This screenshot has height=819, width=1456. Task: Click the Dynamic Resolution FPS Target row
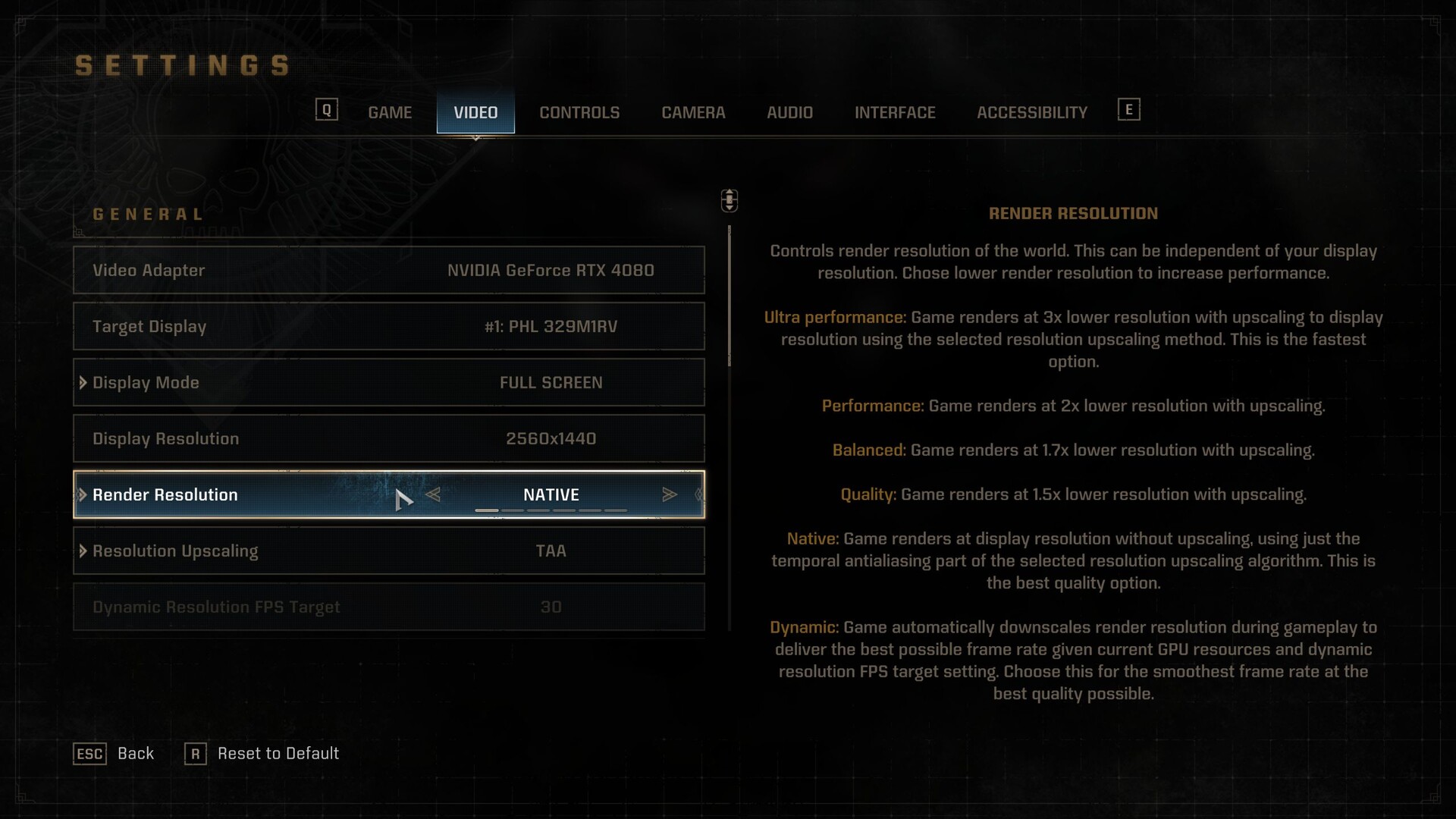(x=388, y=607)
